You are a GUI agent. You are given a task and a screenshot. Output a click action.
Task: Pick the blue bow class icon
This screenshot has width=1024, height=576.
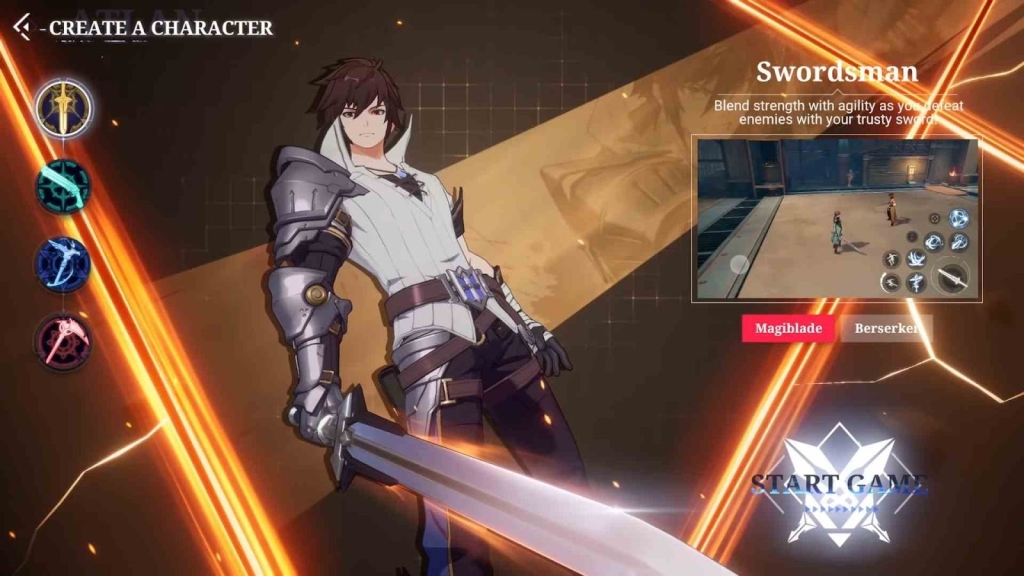pyautogui.click(x=64, y=264)
